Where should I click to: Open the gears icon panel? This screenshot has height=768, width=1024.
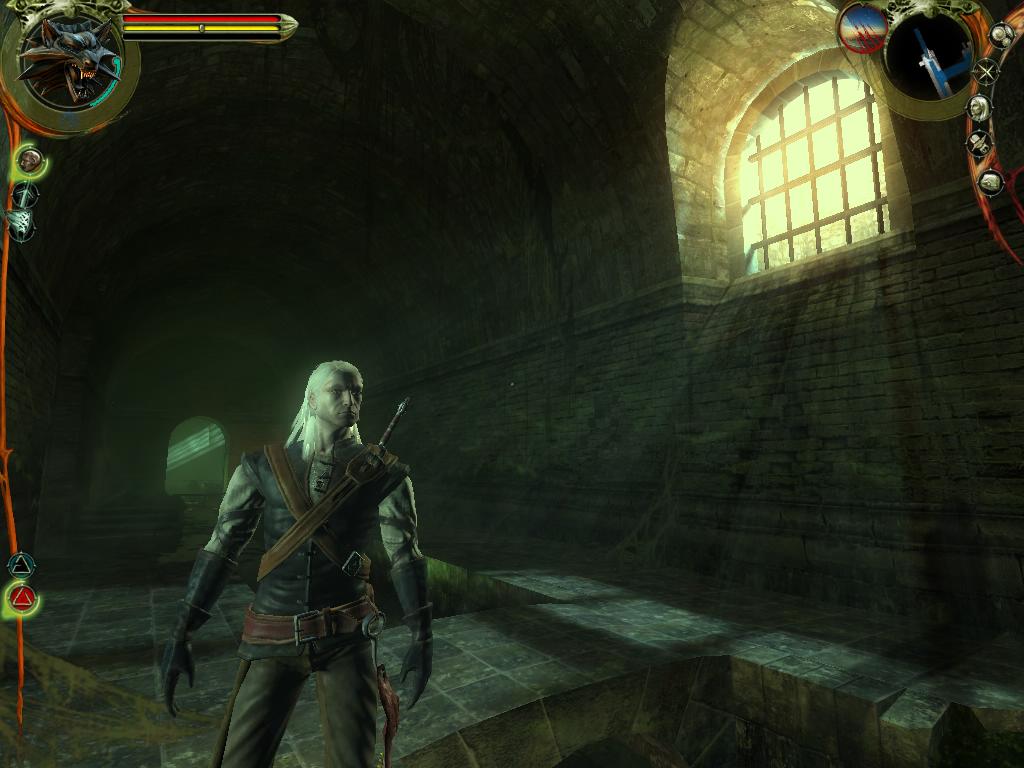tap(1002, 36)
